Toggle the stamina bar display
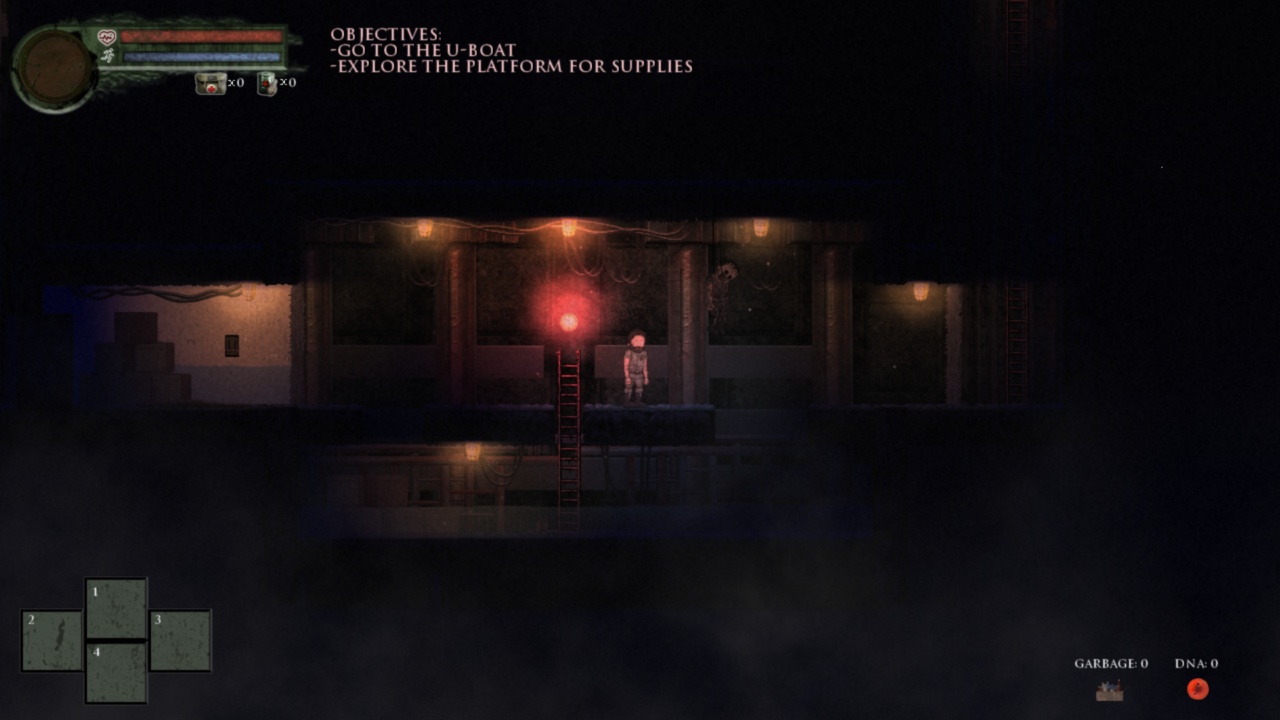This screenshot has height=720, width=1280. pos(203,55)
